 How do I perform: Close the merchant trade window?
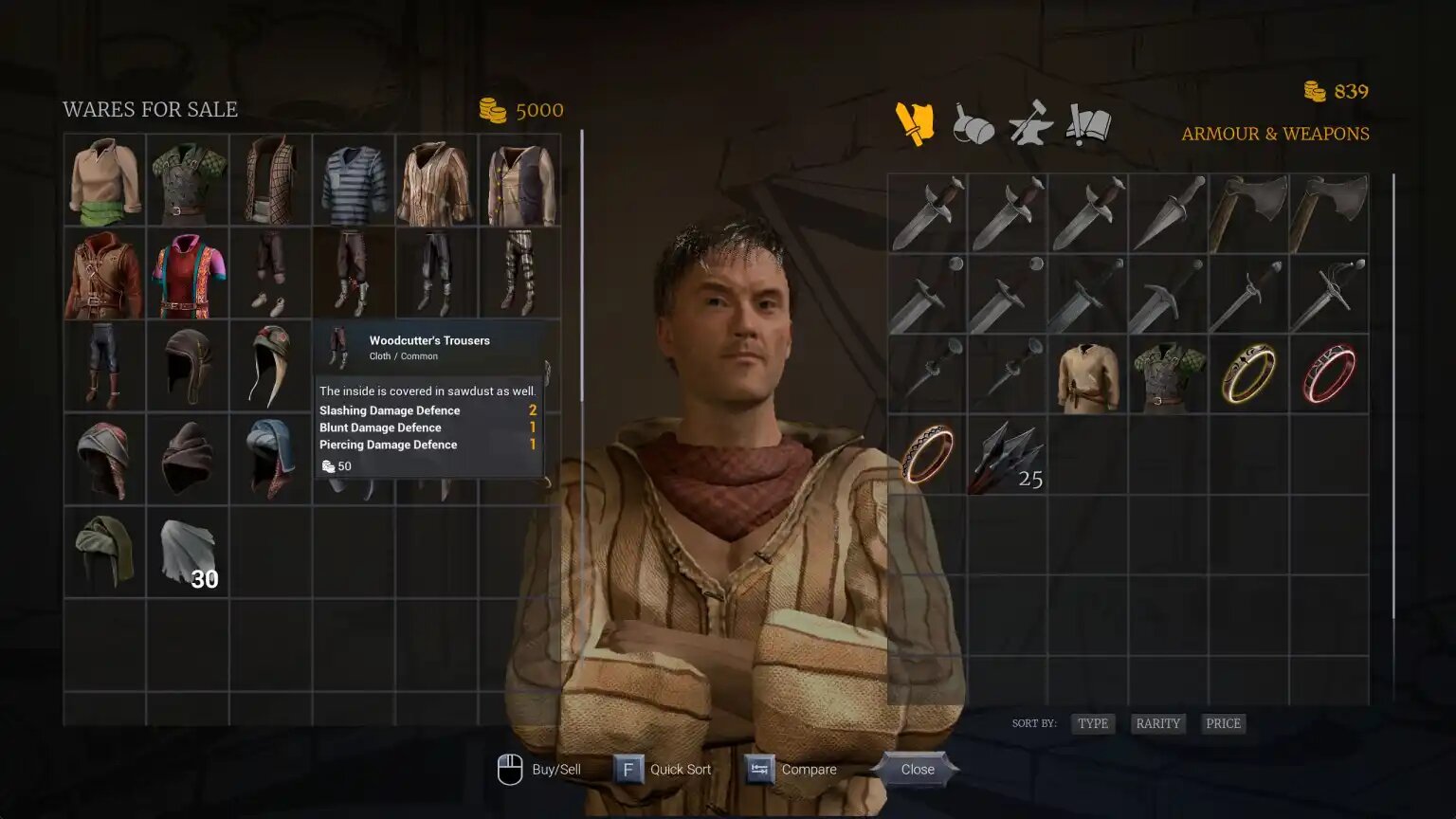click(x=917, y=769)
